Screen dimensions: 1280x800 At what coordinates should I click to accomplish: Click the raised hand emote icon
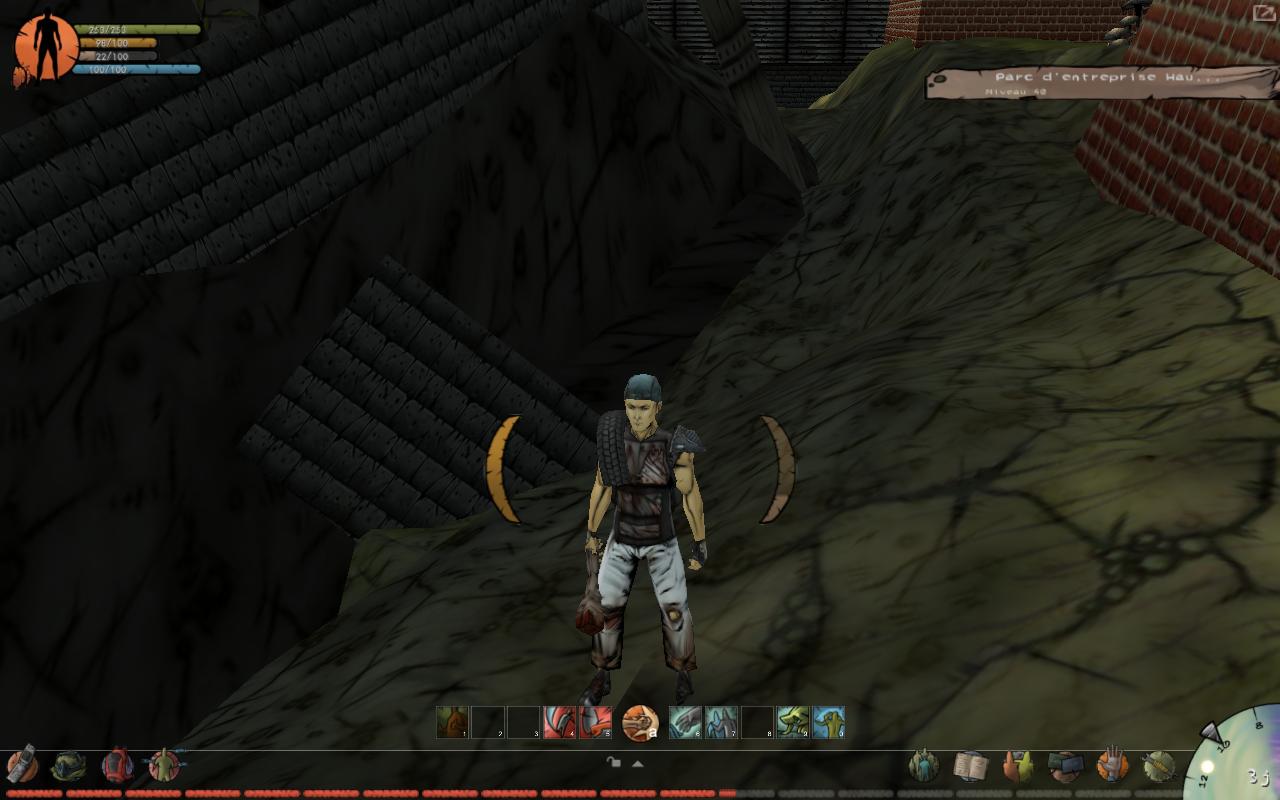pyautogui.click(x=1111, y=766)
